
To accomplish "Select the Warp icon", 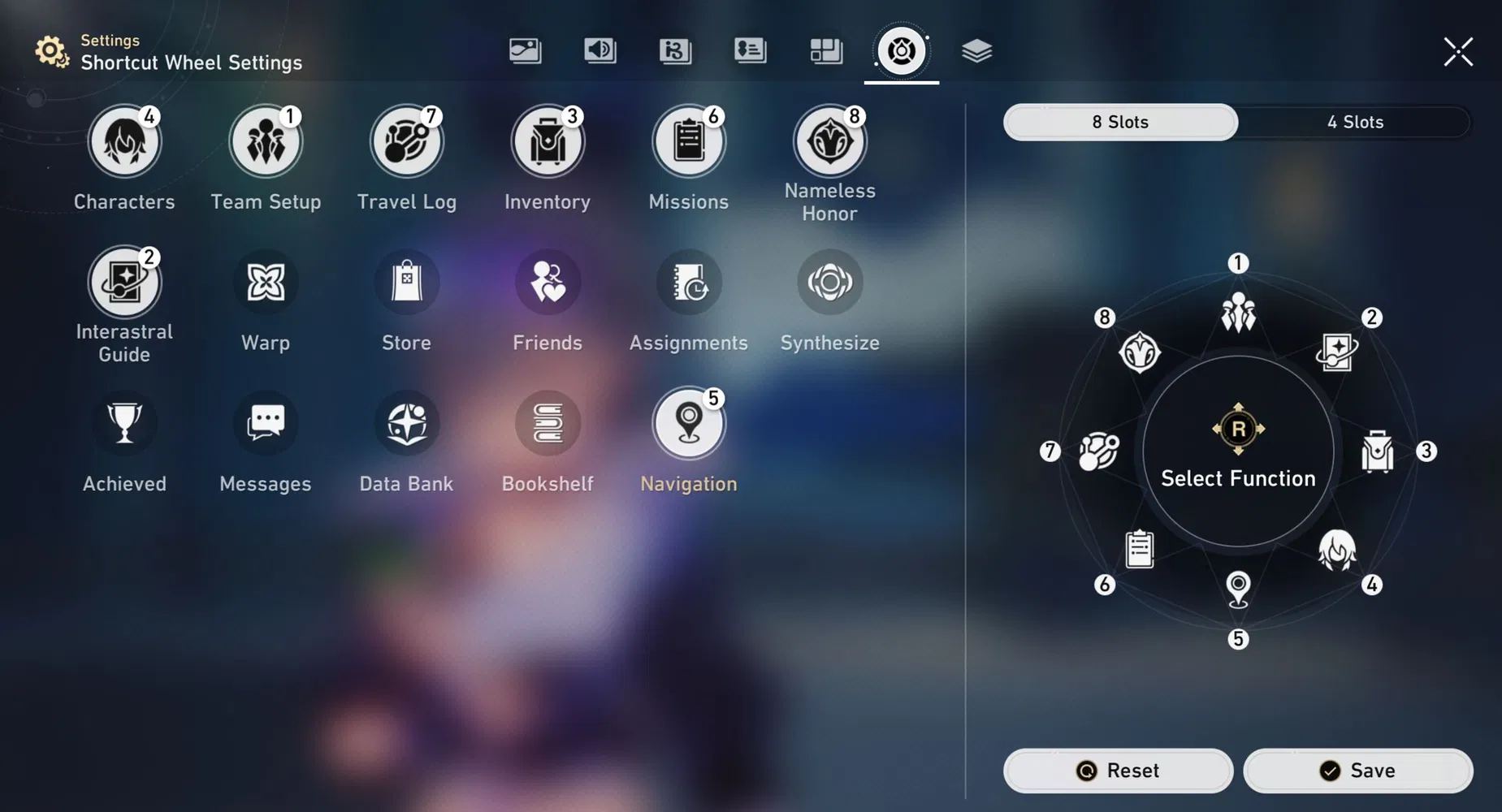I will (x=266, y=282).
